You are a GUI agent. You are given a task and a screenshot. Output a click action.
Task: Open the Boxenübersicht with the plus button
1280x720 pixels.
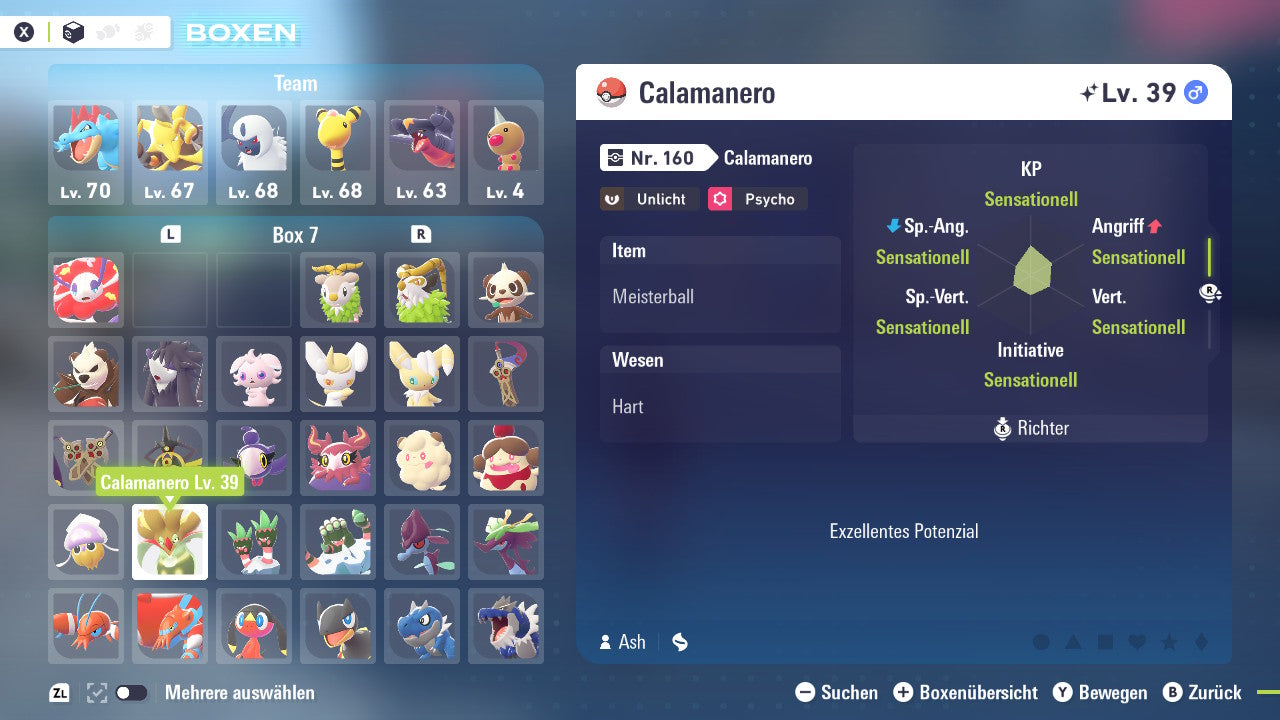(905, 692)
